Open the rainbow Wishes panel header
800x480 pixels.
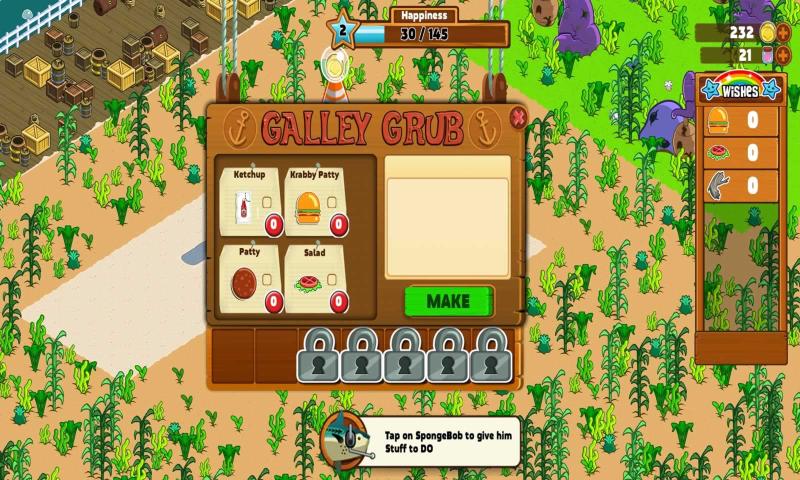[x=741, y=88]
